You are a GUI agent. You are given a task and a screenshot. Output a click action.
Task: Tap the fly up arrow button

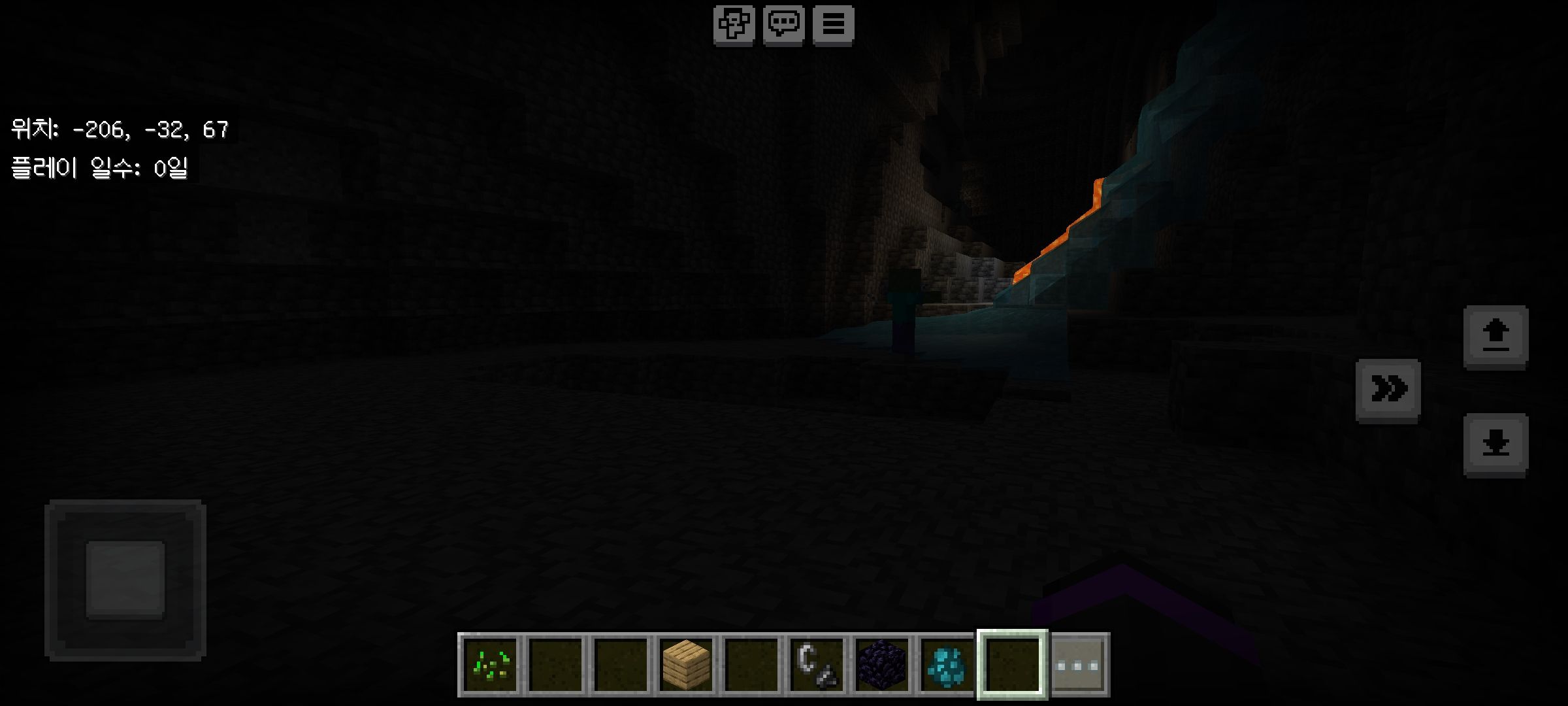pos(1495,336)
